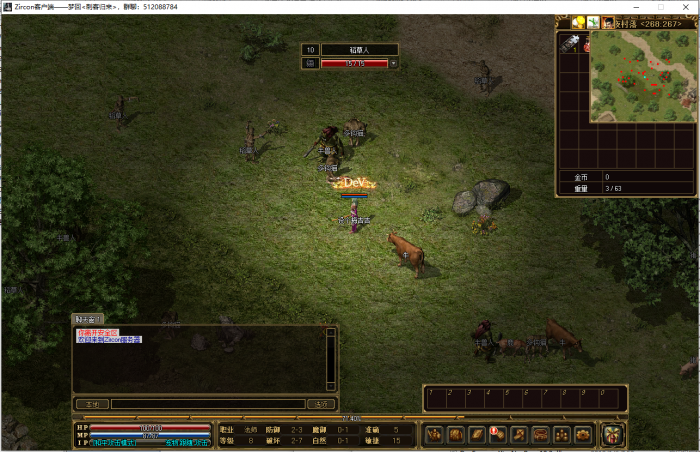The width and height of the screenshot is (700, 452).
Task: Open the backpack inventory icon
Action: (455, 435)
